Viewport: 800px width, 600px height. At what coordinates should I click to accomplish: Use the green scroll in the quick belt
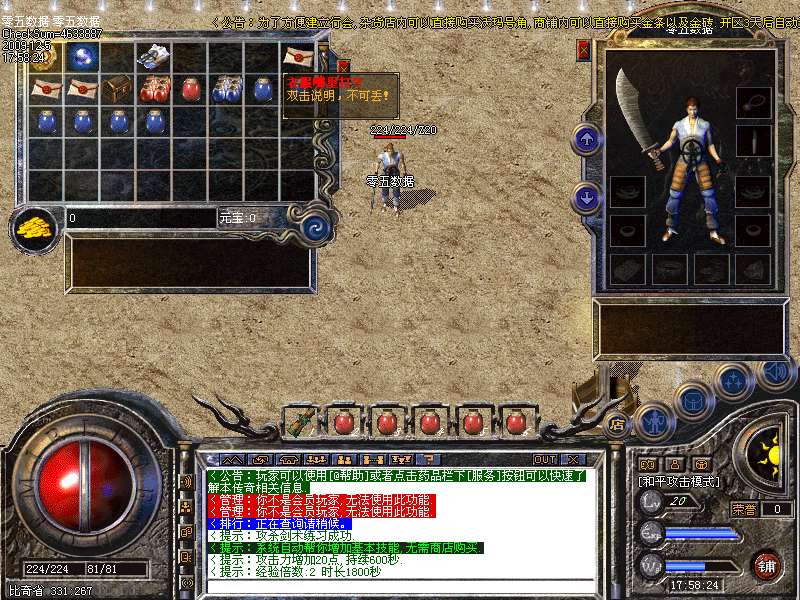[299, 421]
